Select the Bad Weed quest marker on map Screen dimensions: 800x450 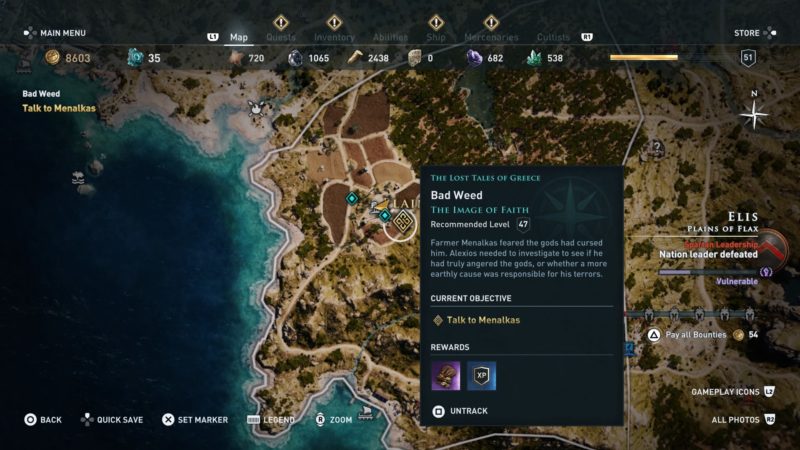[x=400, y=223]
